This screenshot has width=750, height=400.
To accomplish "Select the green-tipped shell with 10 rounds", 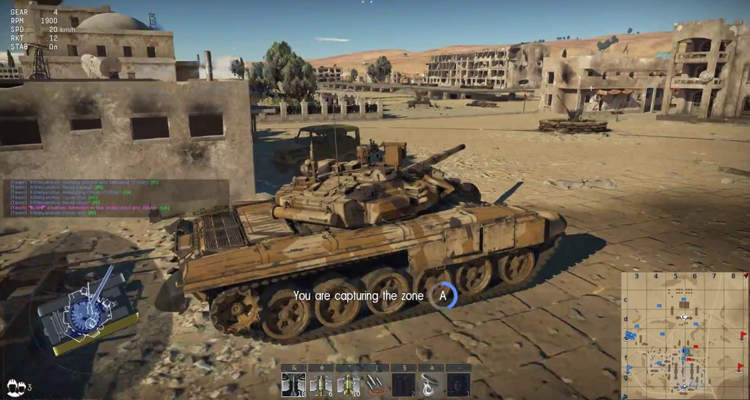I will click(x=349, y=384).
